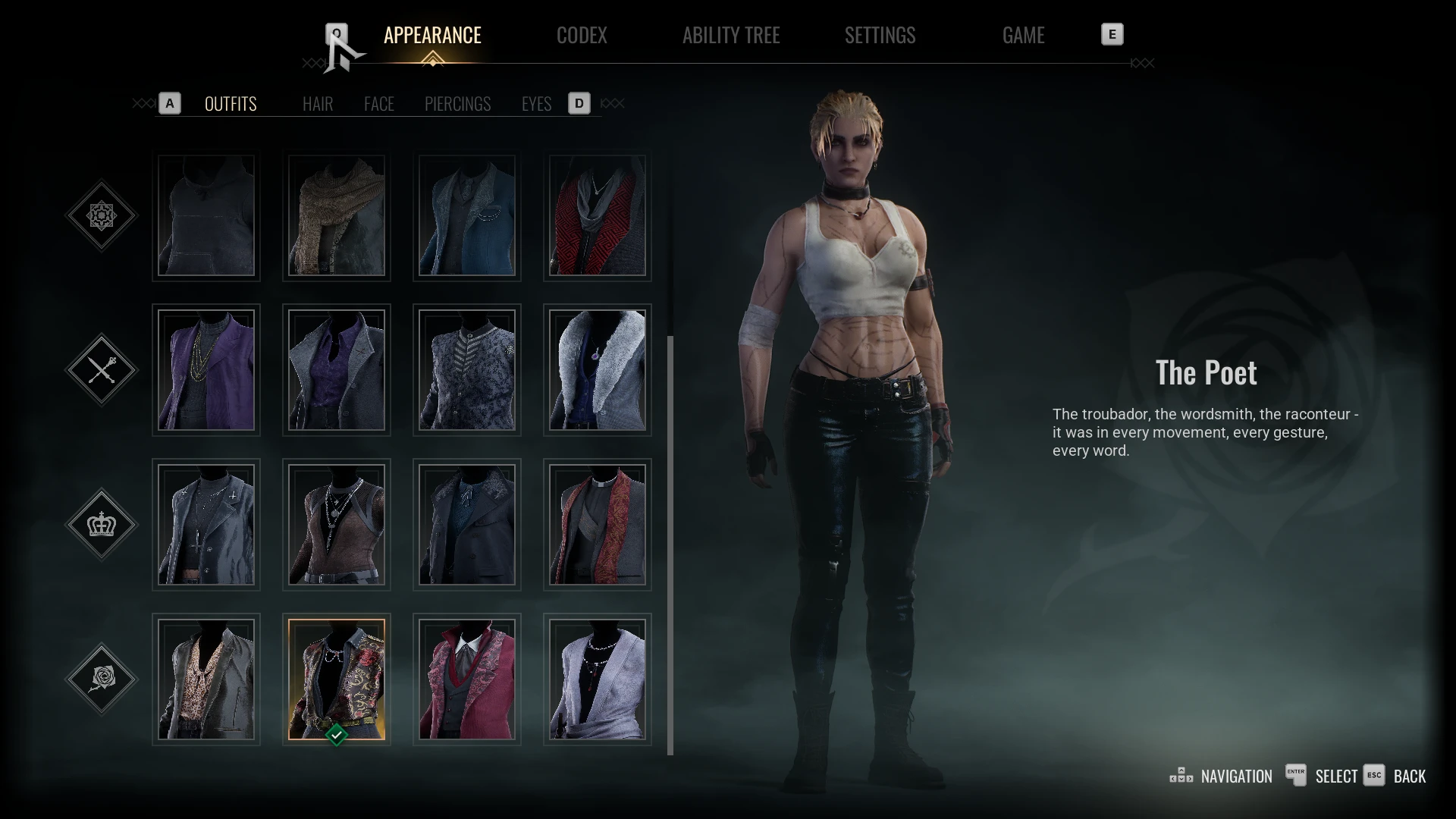Image resolution: width=1456 pixels, height=819 pixels.
Task: Show the Piercings category
Action: [457, 104]
